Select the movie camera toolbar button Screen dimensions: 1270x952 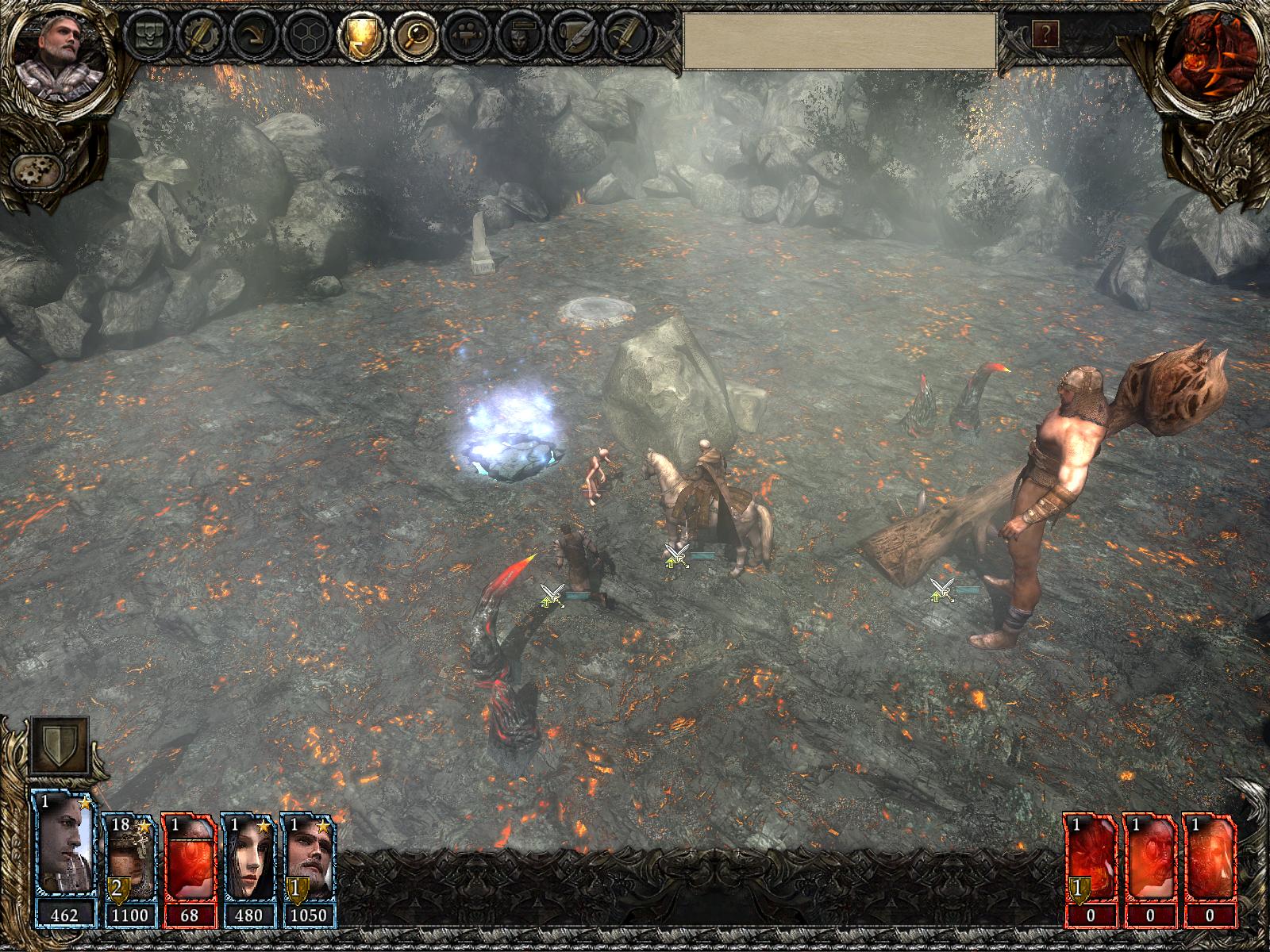(x=464, y=36)
